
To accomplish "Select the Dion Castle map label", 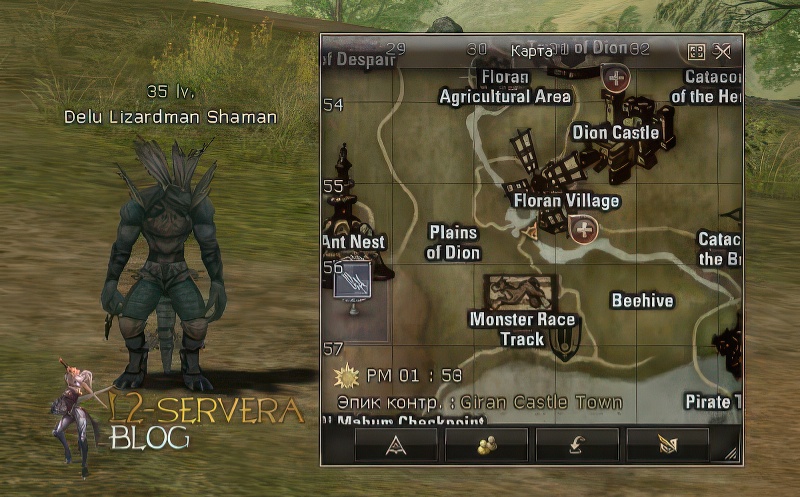I will 615,133.
